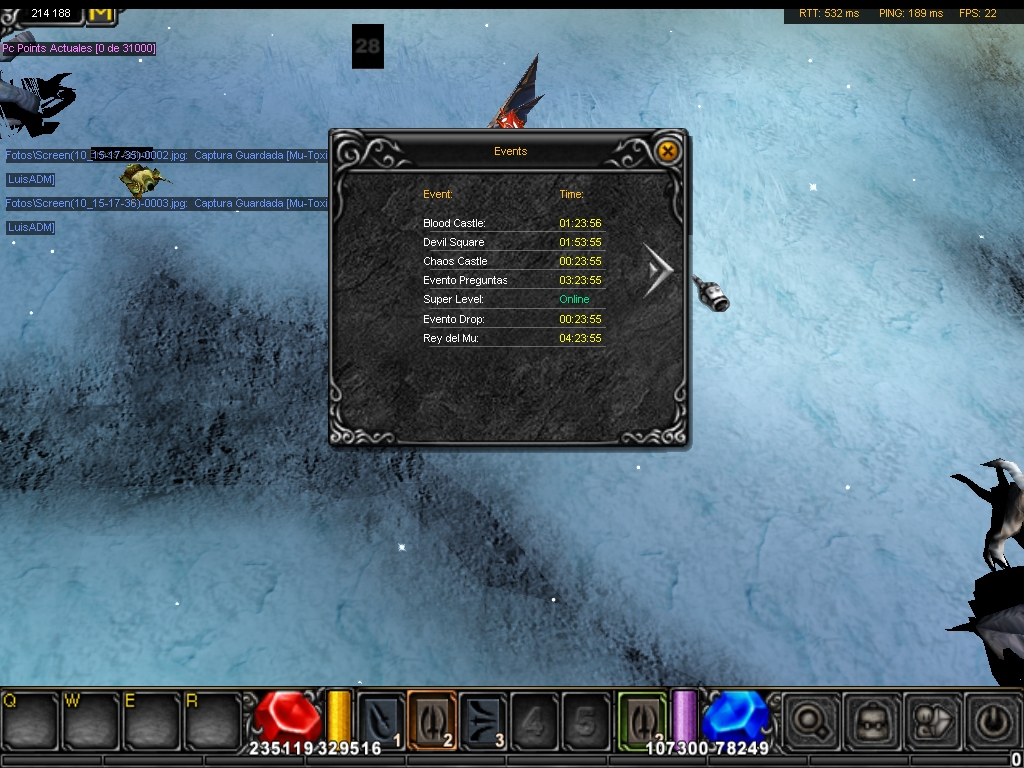Select the Evento Drop row

[512, 319]
